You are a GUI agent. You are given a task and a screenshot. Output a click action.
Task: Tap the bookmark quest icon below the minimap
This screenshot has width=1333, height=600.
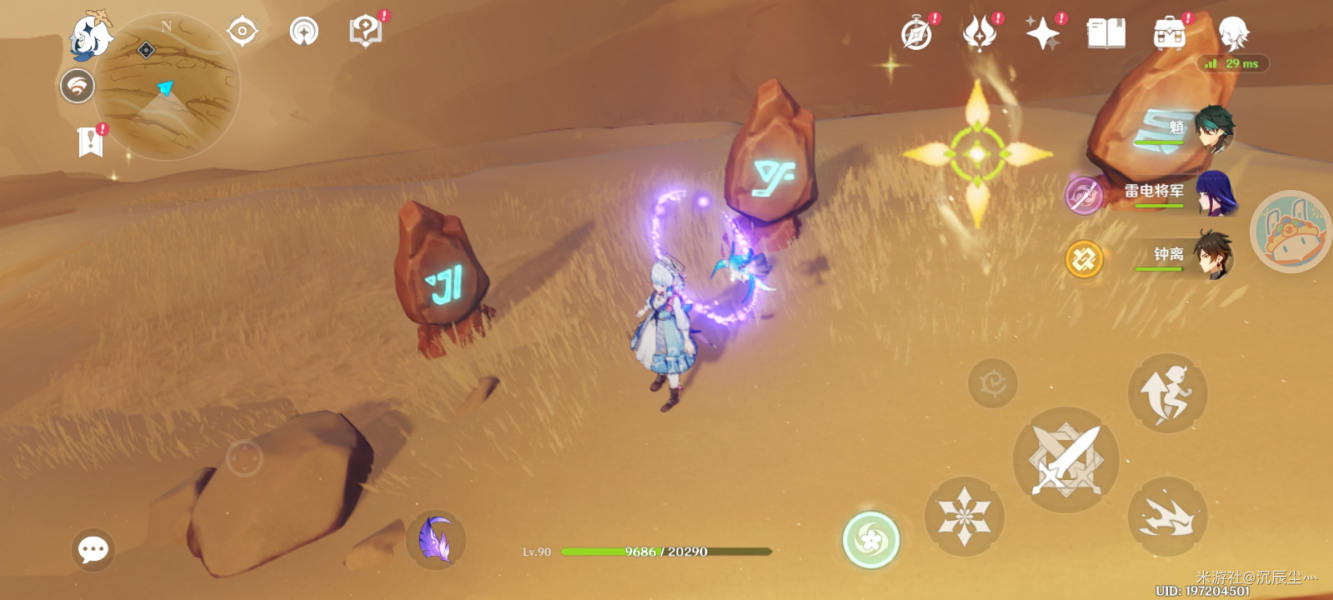click(x=91, y=142)
